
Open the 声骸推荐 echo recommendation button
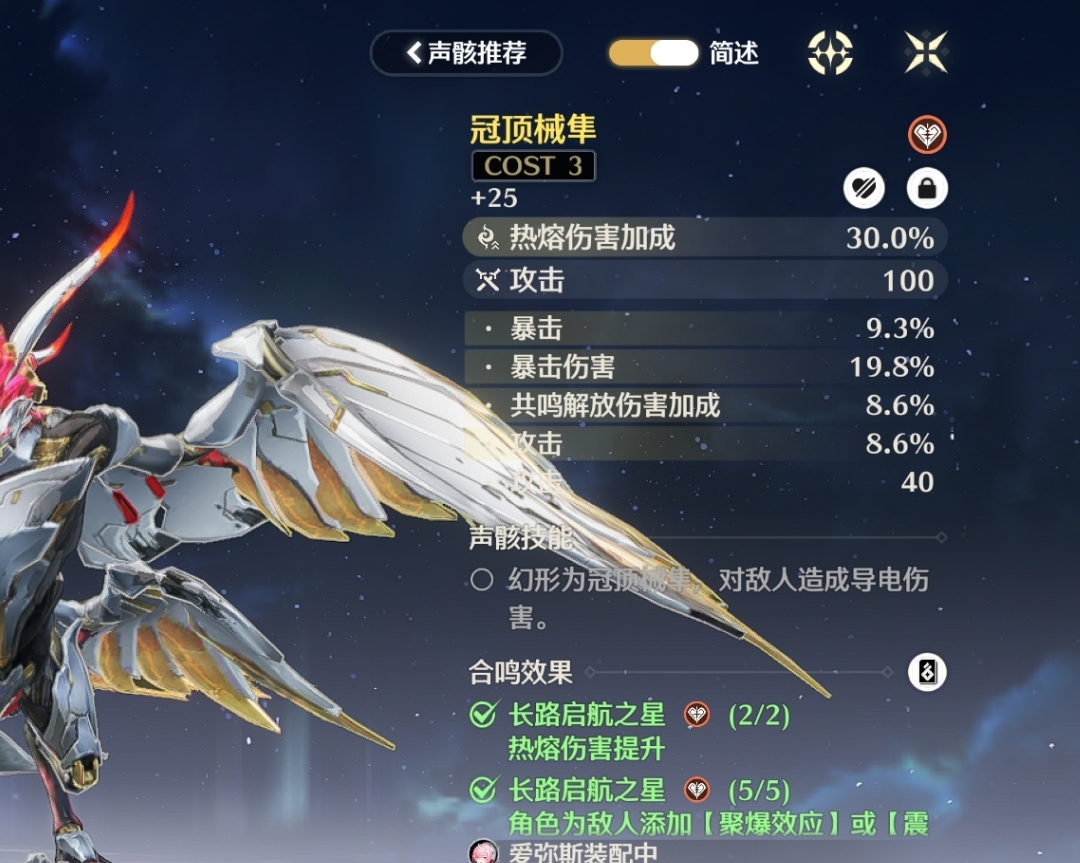[466, 53]
